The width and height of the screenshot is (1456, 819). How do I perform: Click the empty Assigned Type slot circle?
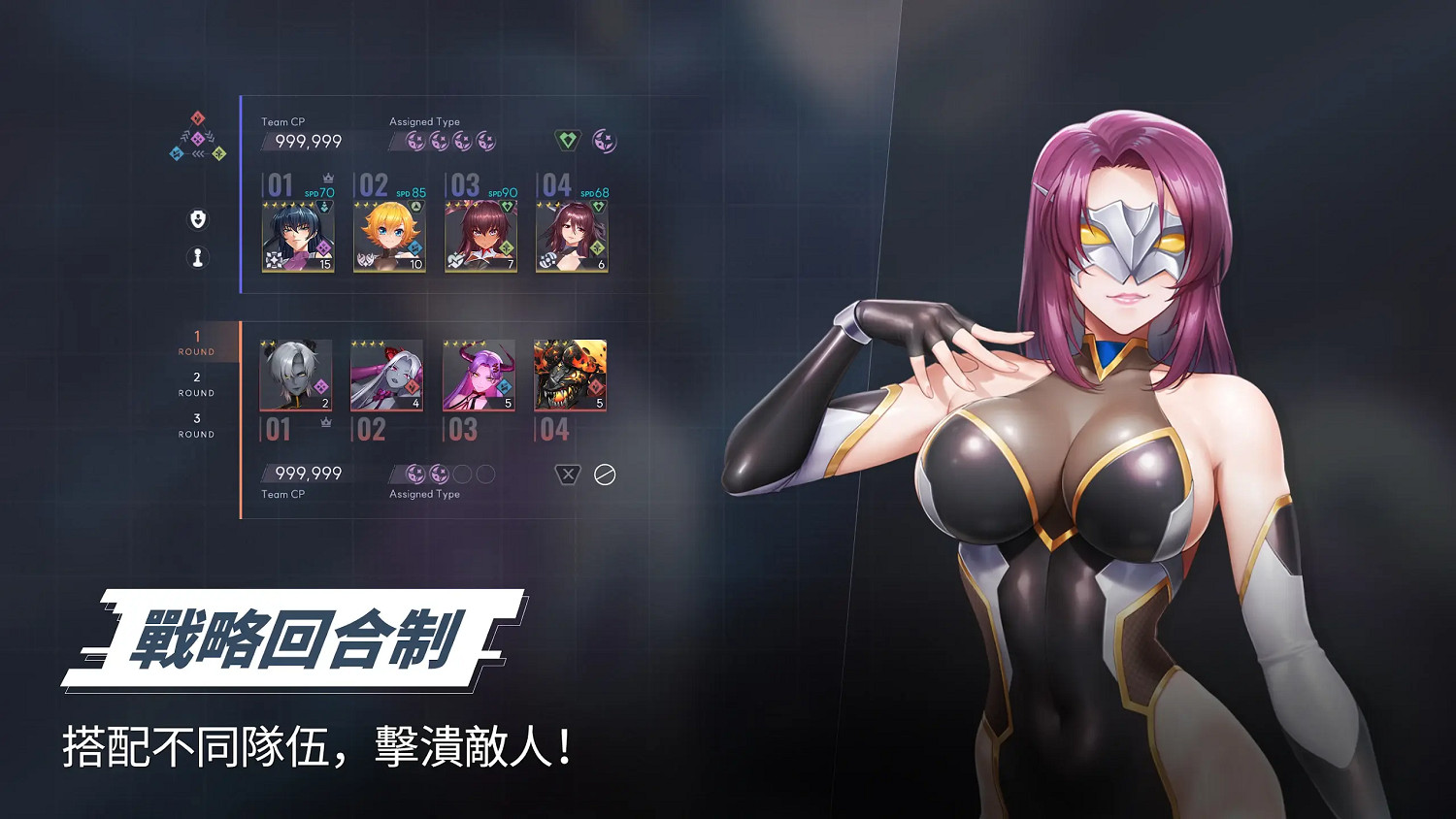[x=460, y=473]
